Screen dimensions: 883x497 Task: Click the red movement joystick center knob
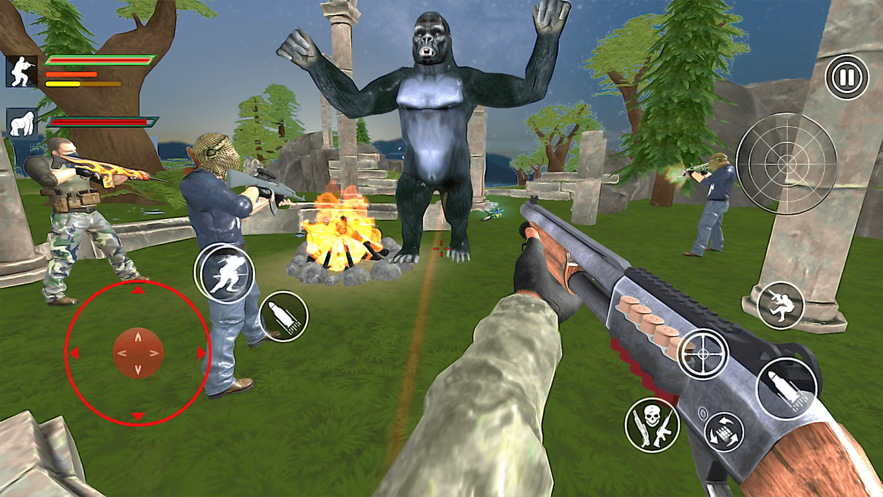pos(138,353)
